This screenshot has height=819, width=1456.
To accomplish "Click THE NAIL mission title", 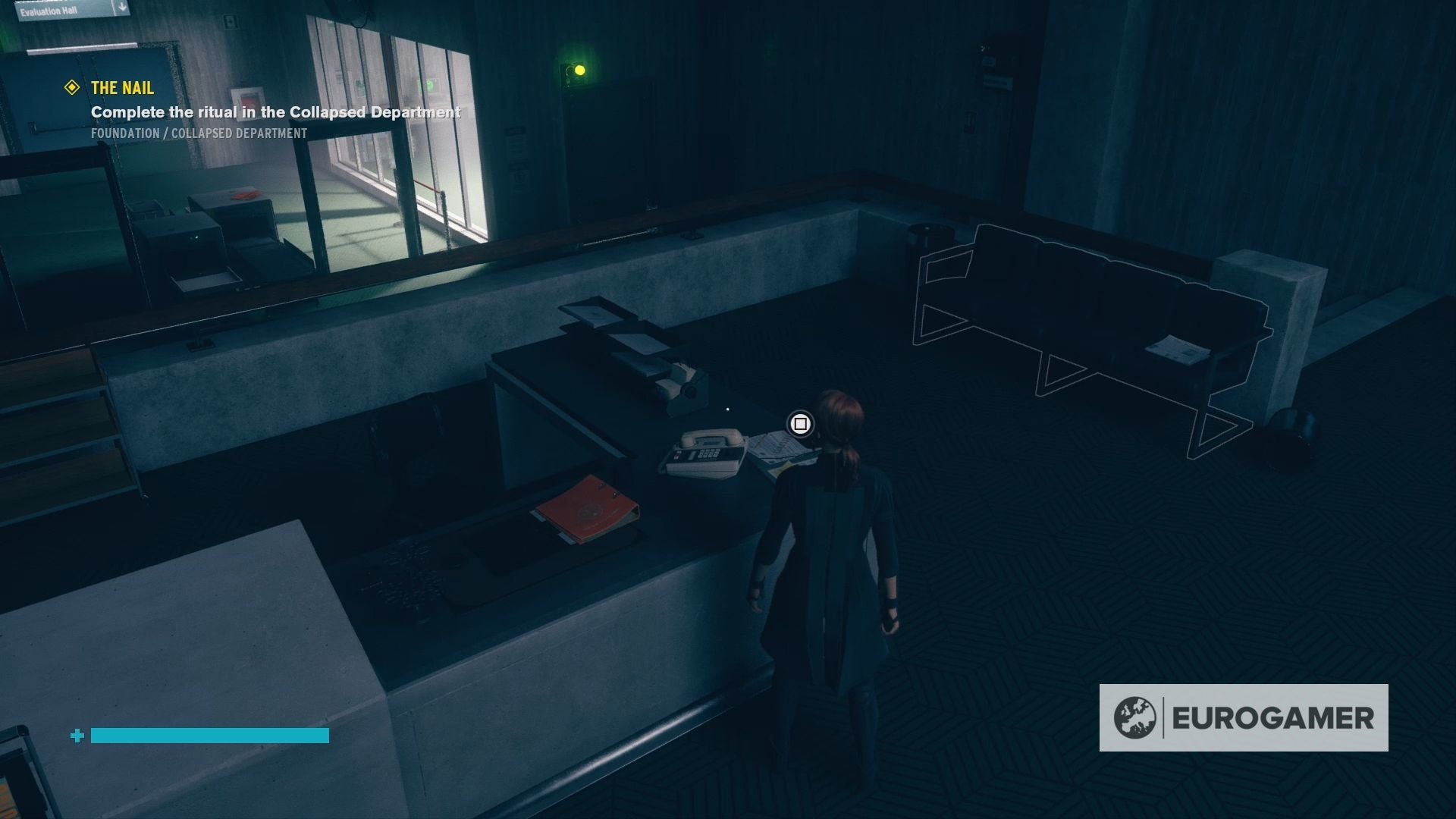I will 121,88.
